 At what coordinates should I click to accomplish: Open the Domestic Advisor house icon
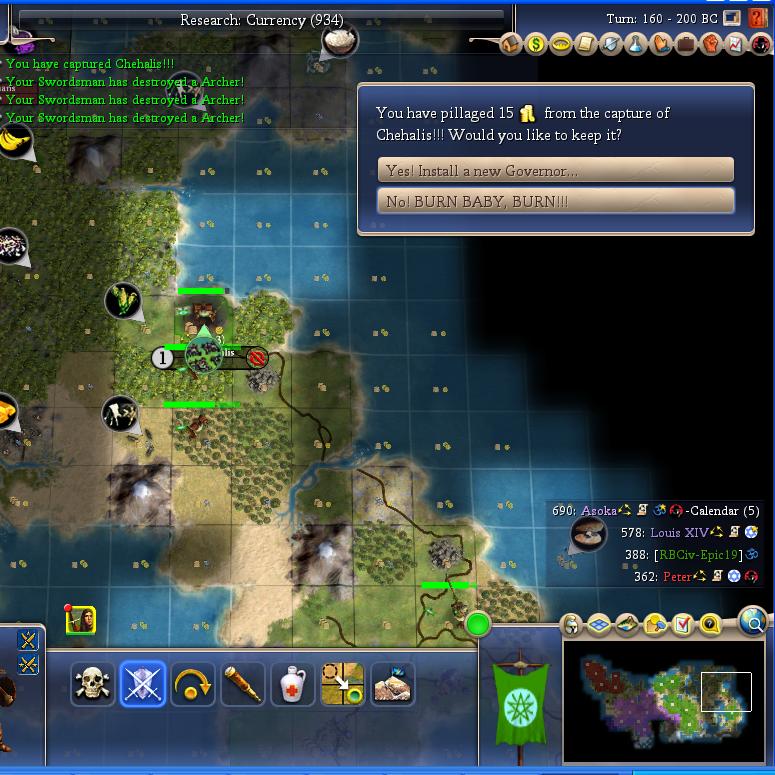coord(511,45)
